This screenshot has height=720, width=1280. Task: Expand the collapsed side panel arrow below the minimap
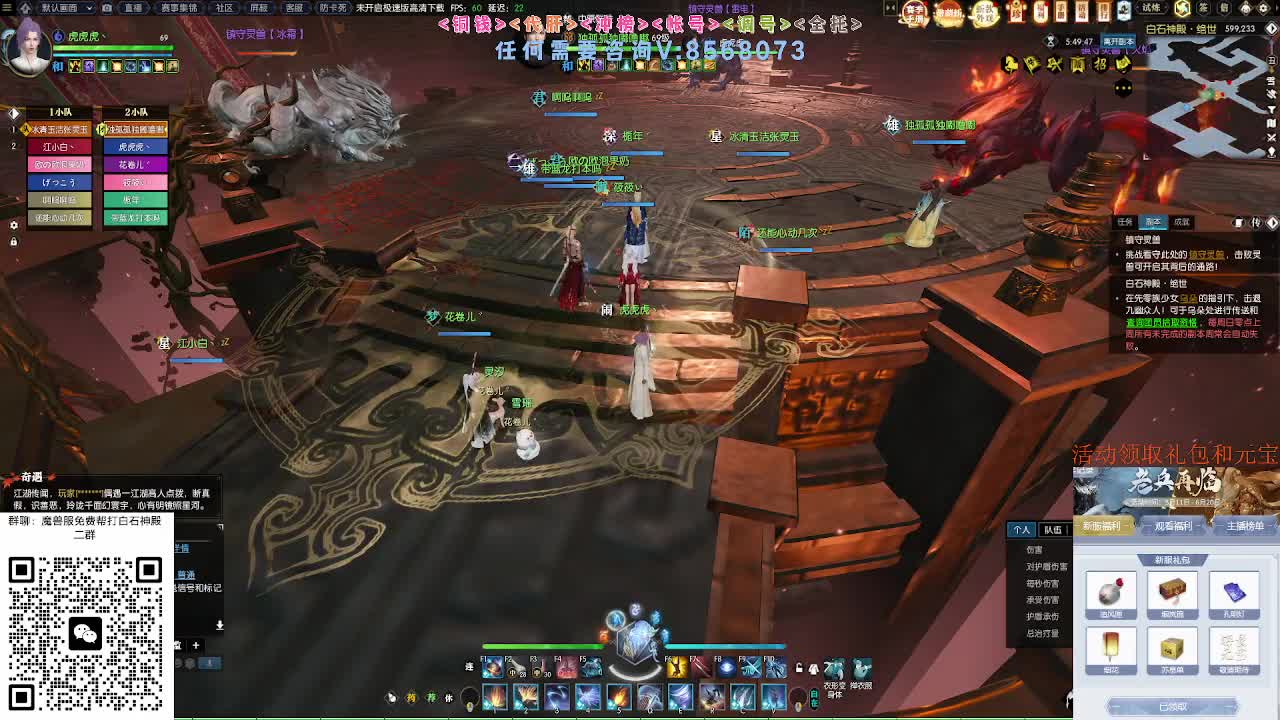pos(1272,224)
